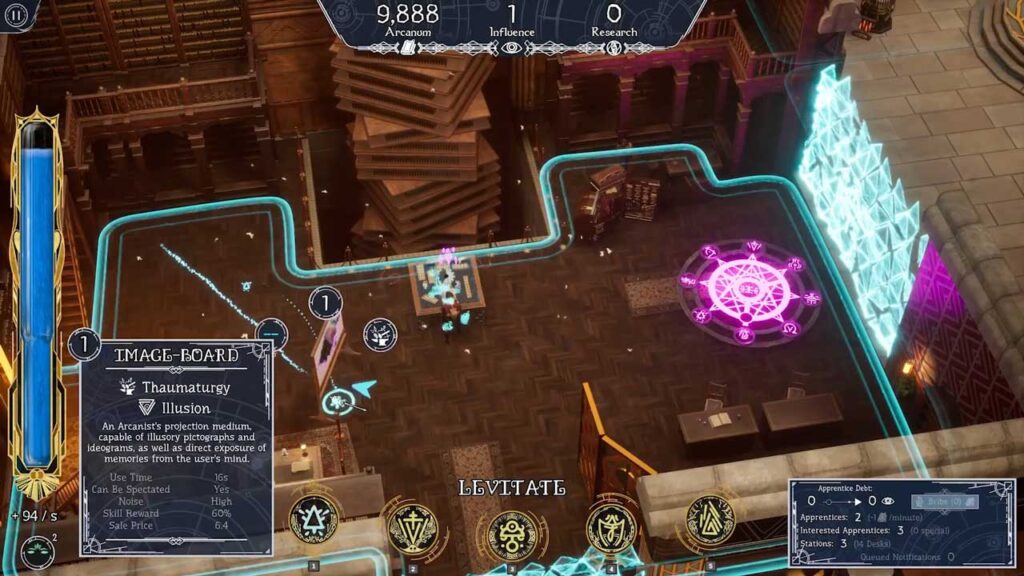Activate the layered triangles spell in slot 5
The height and width of the screenshot is (576, 1024).
click(x=710, y=519)
